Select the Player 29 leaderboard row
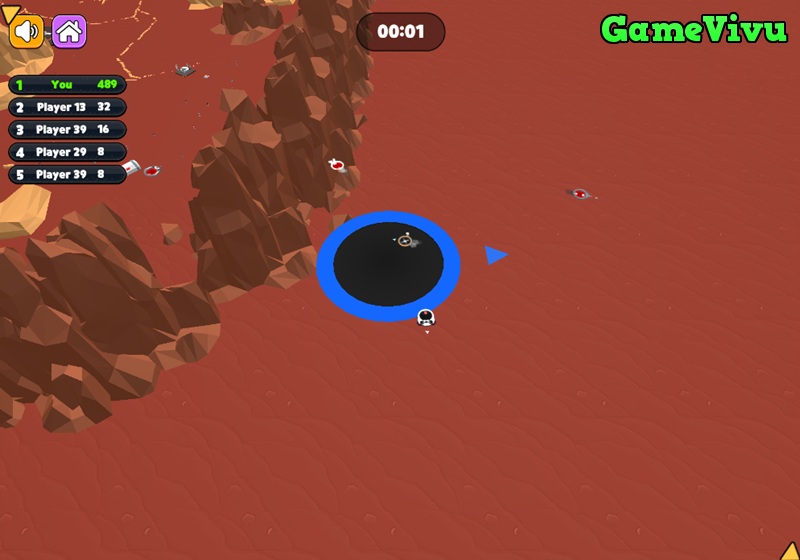This screenshot has width=800, height=560. point(67,152)
